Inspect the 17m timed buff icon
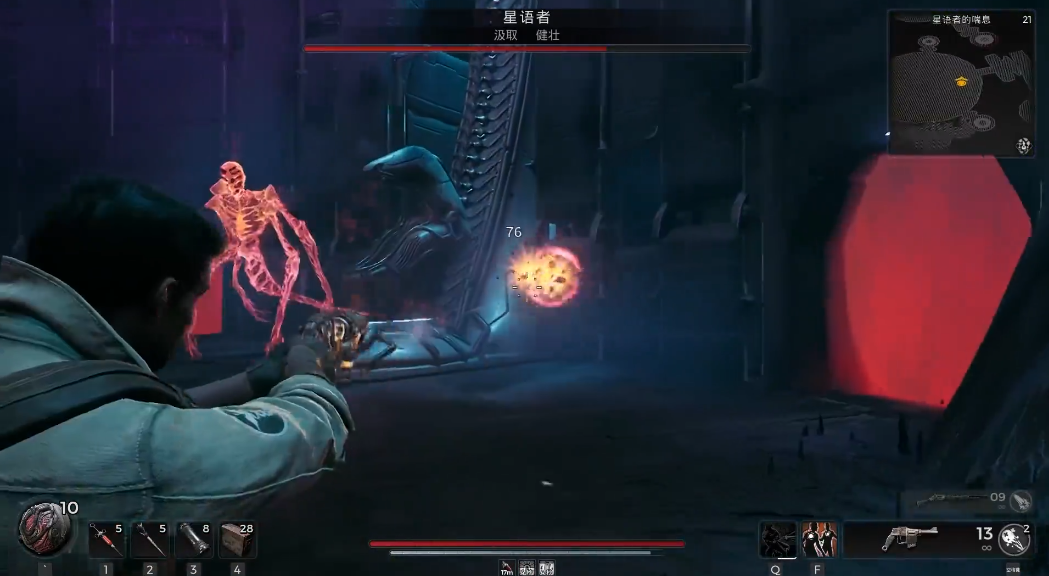The image size is (1049, 576). coord(507,568)
